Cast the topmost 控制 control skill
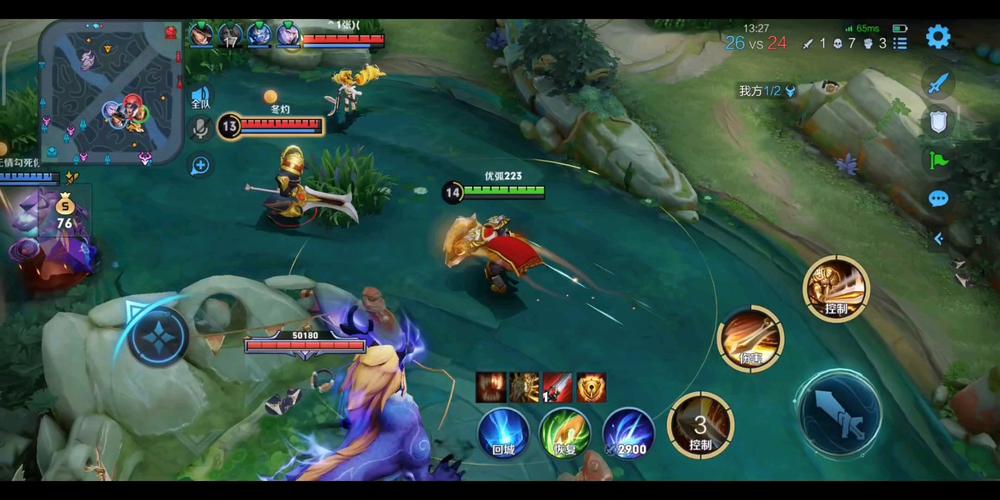This screenshot has width=1000, height=500. pos(836,288)
